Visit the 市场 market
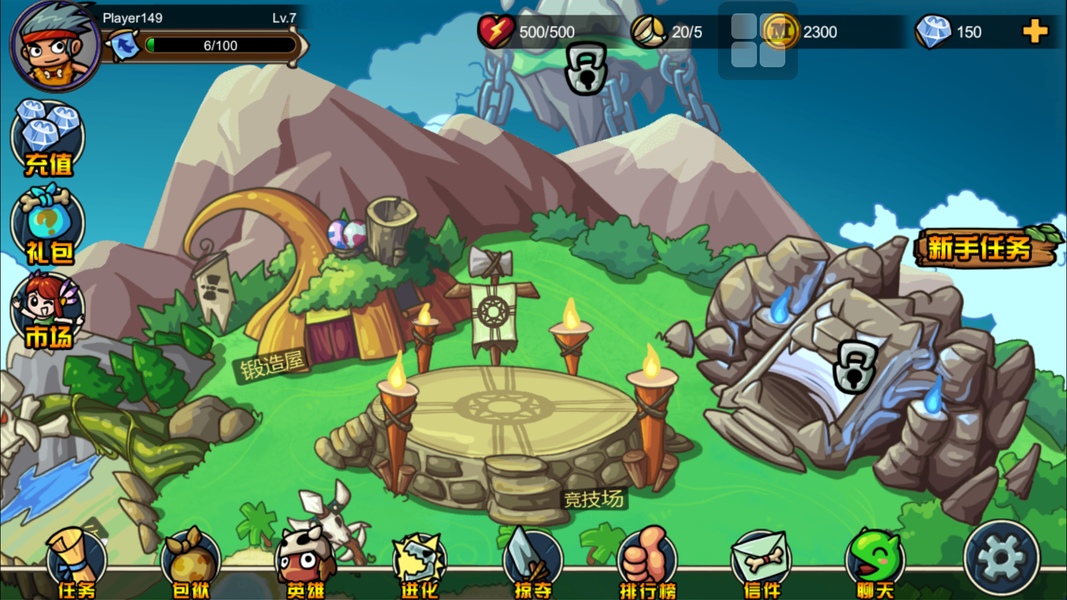Viewport: 1067px width, 600px height. [48, 312]
